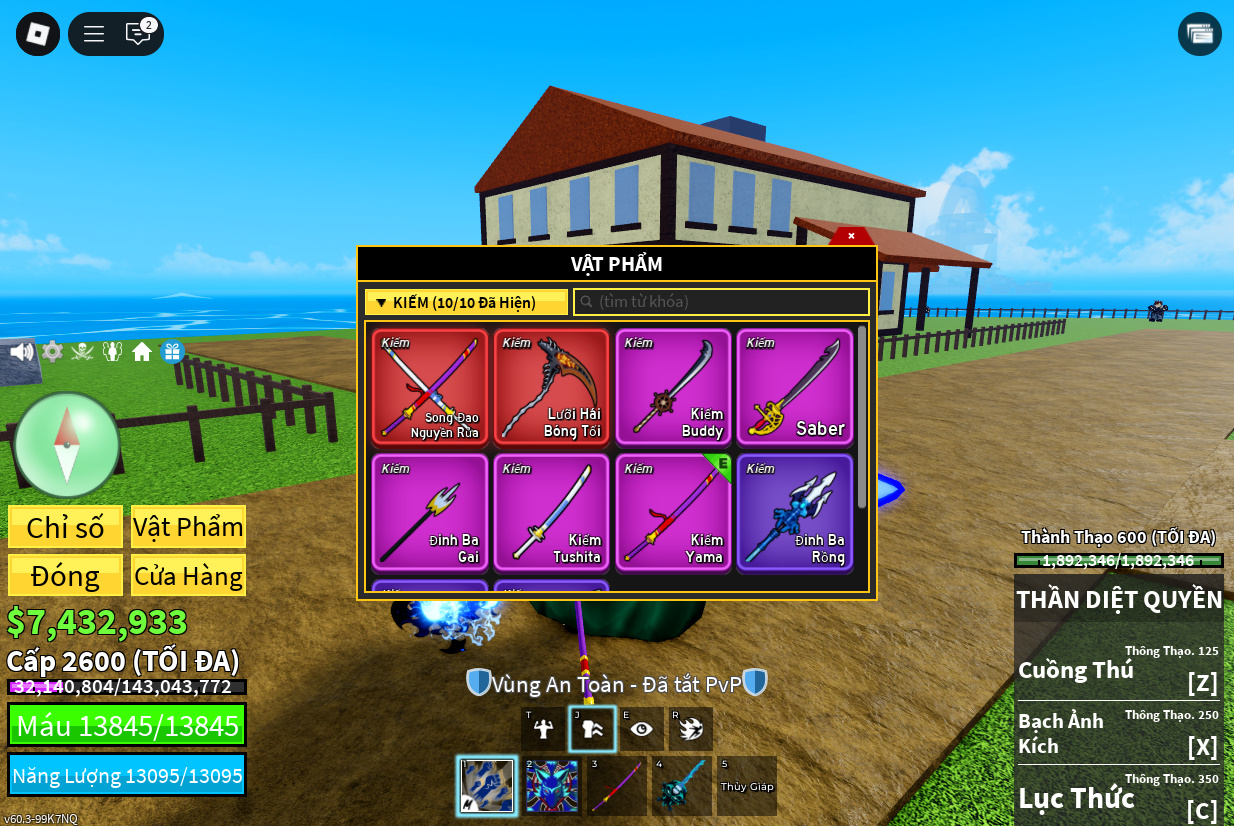The image size is (1234, 826).
Task: Open the Roblox menu logo
Action: (38, 34)
